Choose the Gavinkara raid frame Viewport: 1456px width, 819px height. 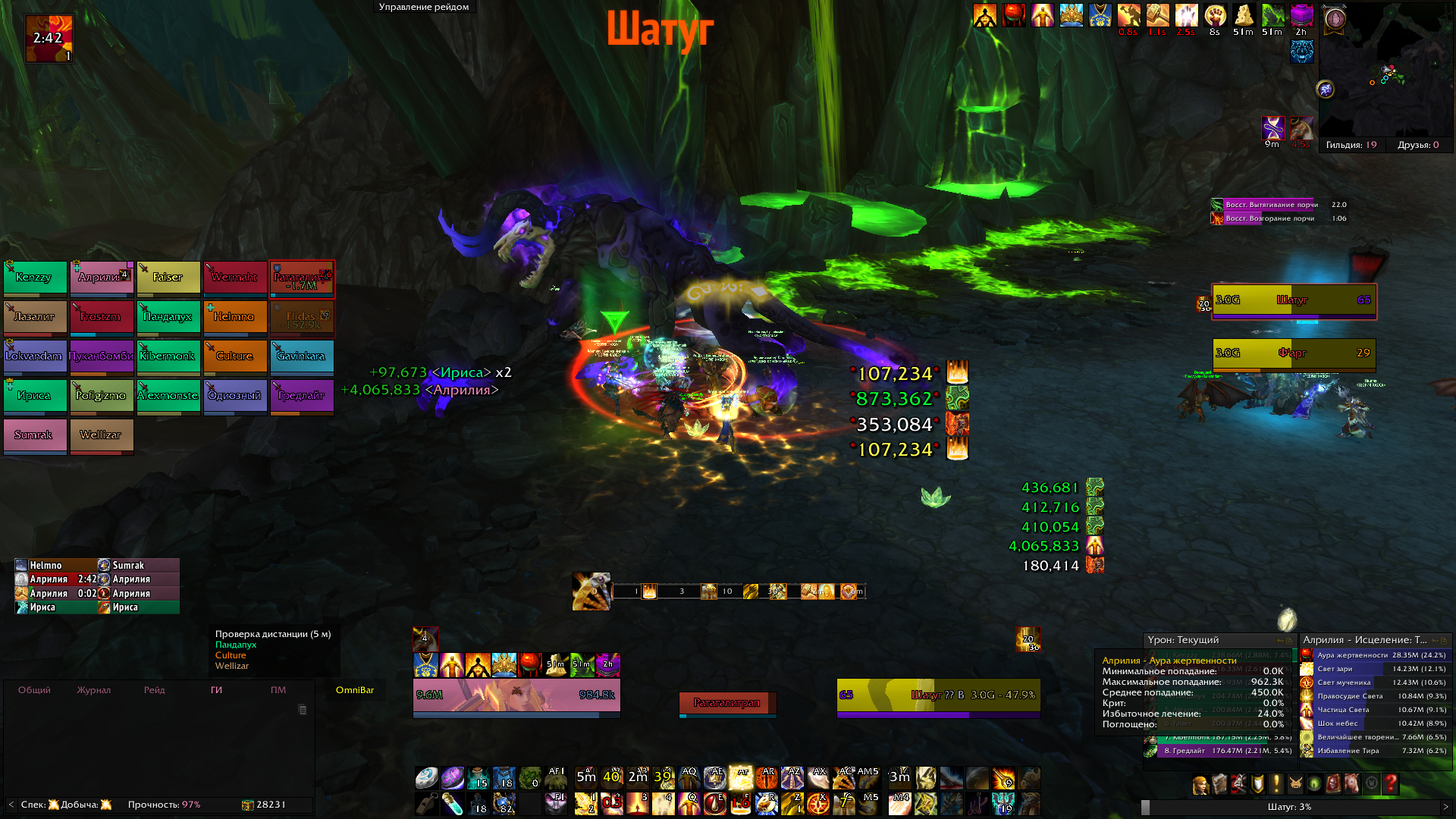pyautogui.click(x=301, y=356)
